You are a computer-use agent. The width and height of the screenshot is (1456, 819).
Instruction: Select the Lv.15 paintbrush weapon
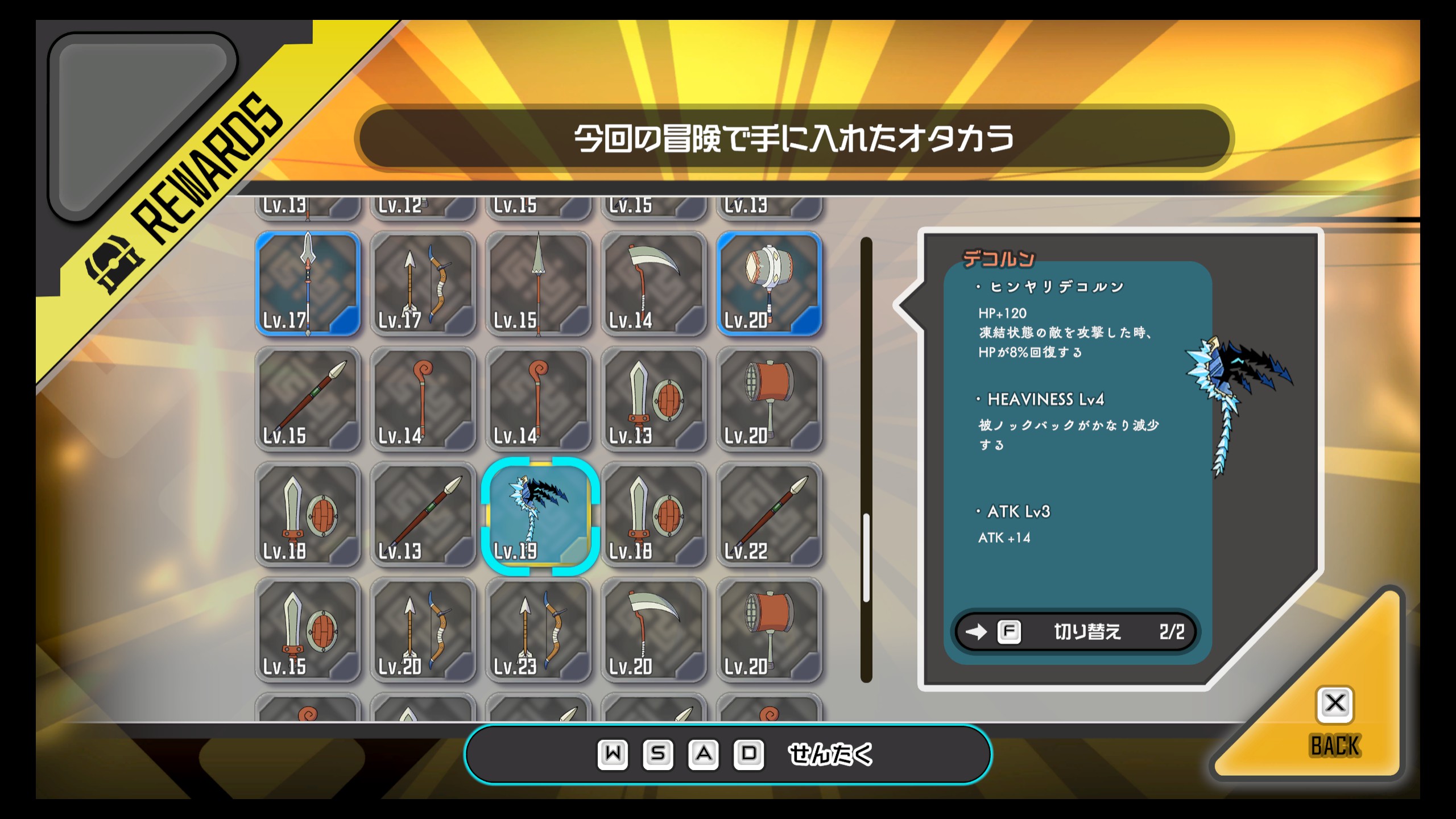coord(308,399)
